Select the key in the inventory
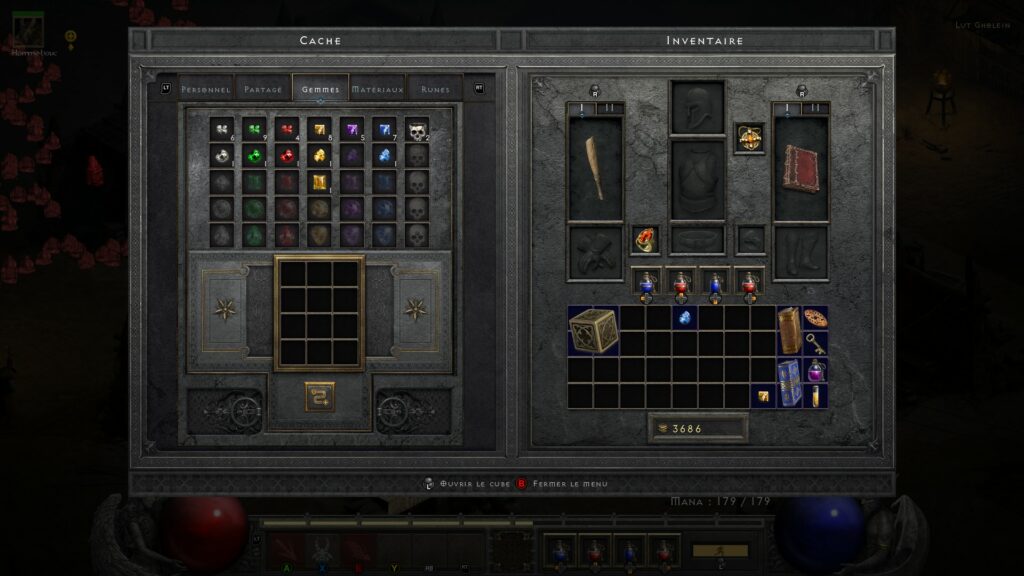 point(815,344)
